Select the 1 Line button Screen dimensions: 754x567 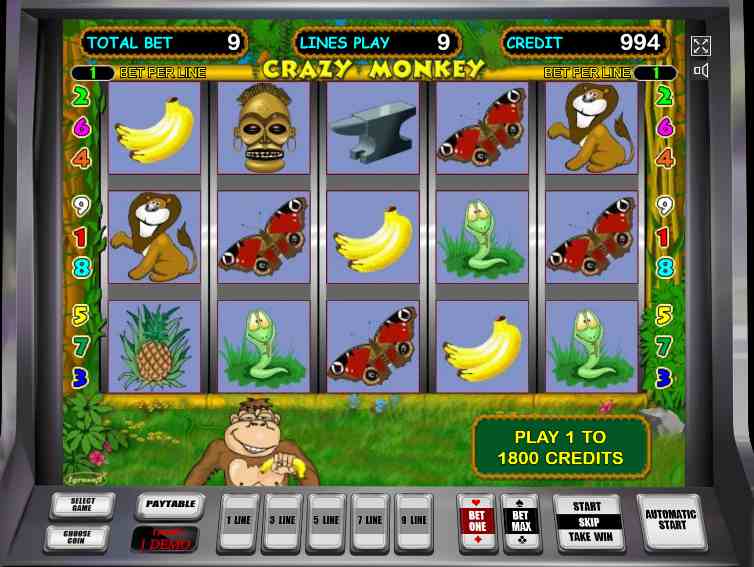click(x=238, y=521)
